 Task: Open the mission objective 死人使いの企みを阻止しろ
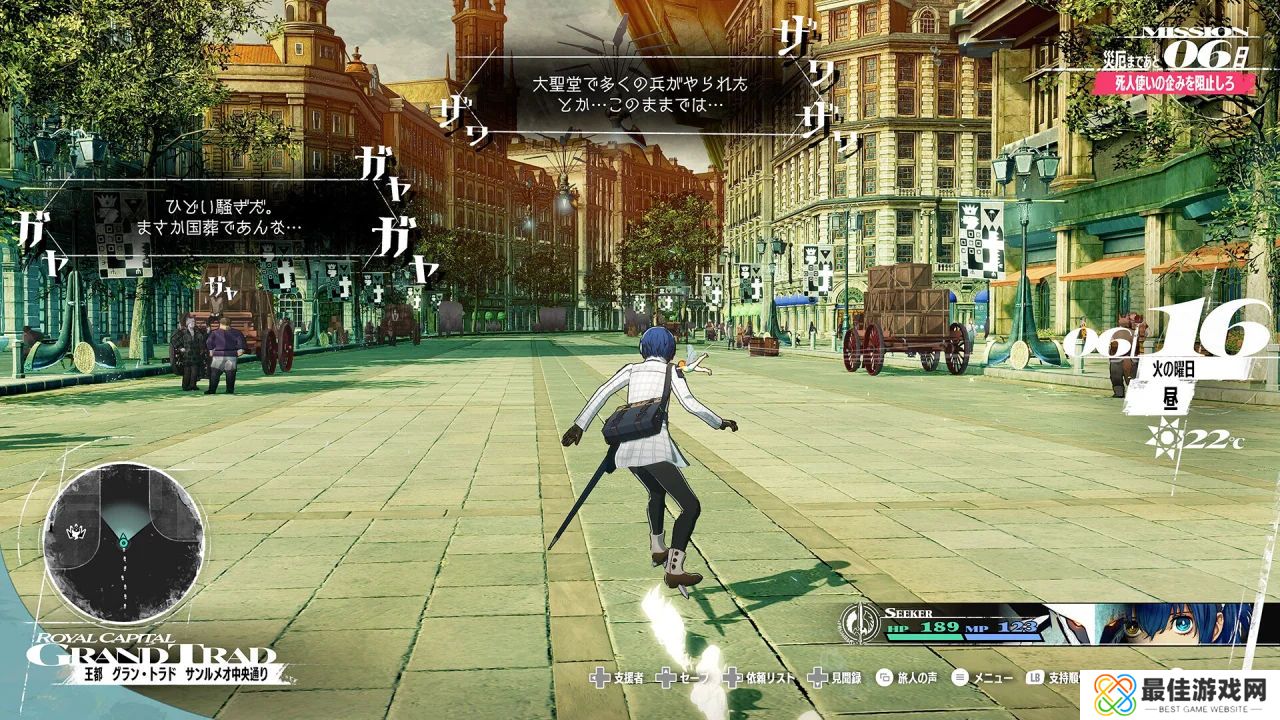click(x=1173, y=84)
